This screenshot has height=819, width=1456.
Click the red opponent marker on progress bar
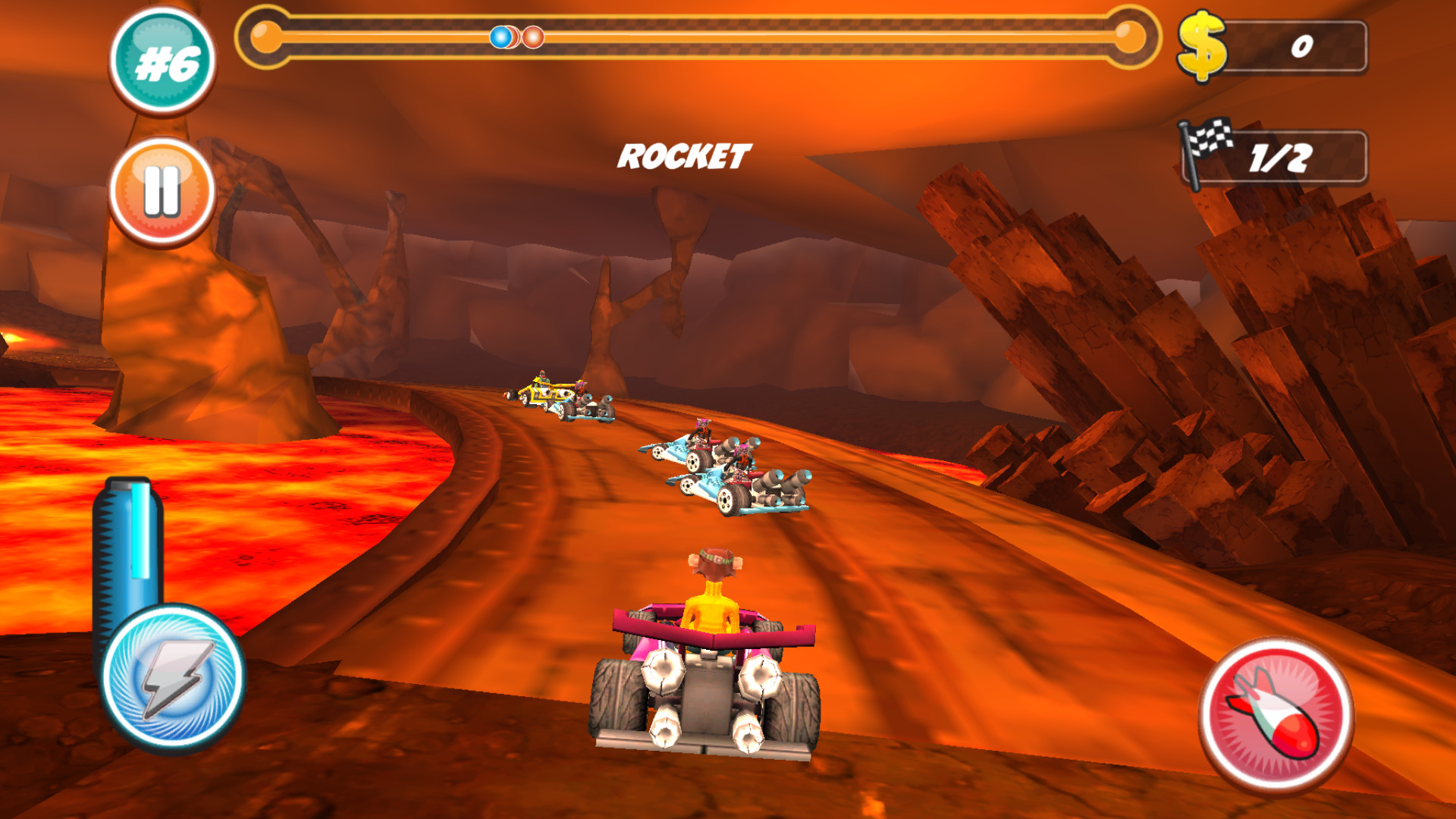click(x=533, y=35)
